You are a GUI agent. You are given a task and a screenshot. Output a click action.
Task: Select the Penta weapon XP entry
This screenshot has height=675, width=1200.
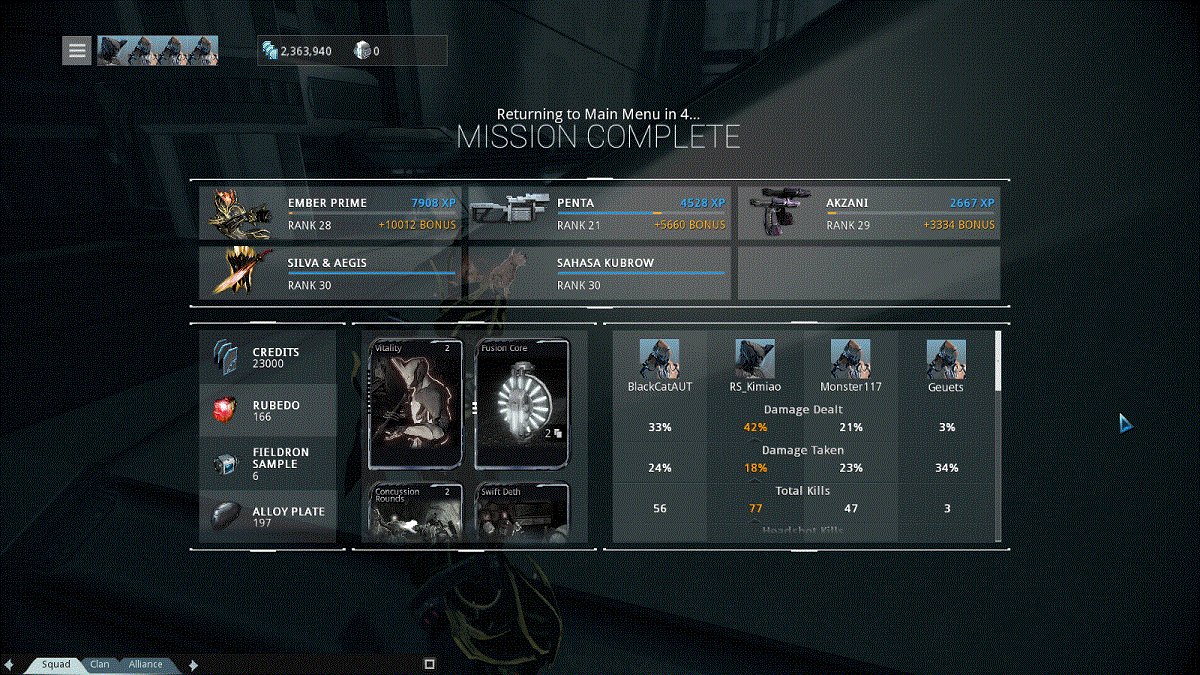pos(600,213)
